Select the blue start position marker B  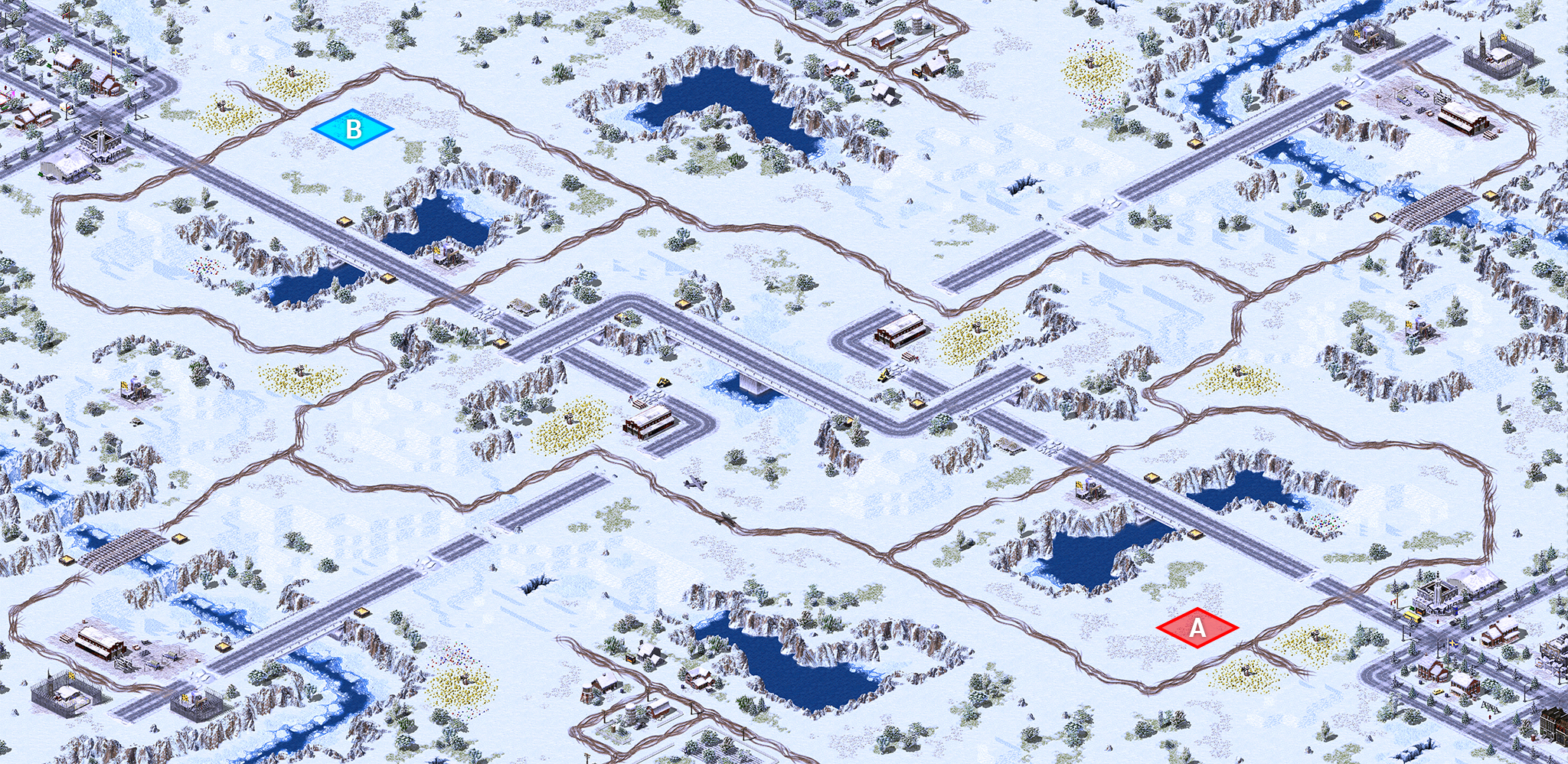pos(353,129)
